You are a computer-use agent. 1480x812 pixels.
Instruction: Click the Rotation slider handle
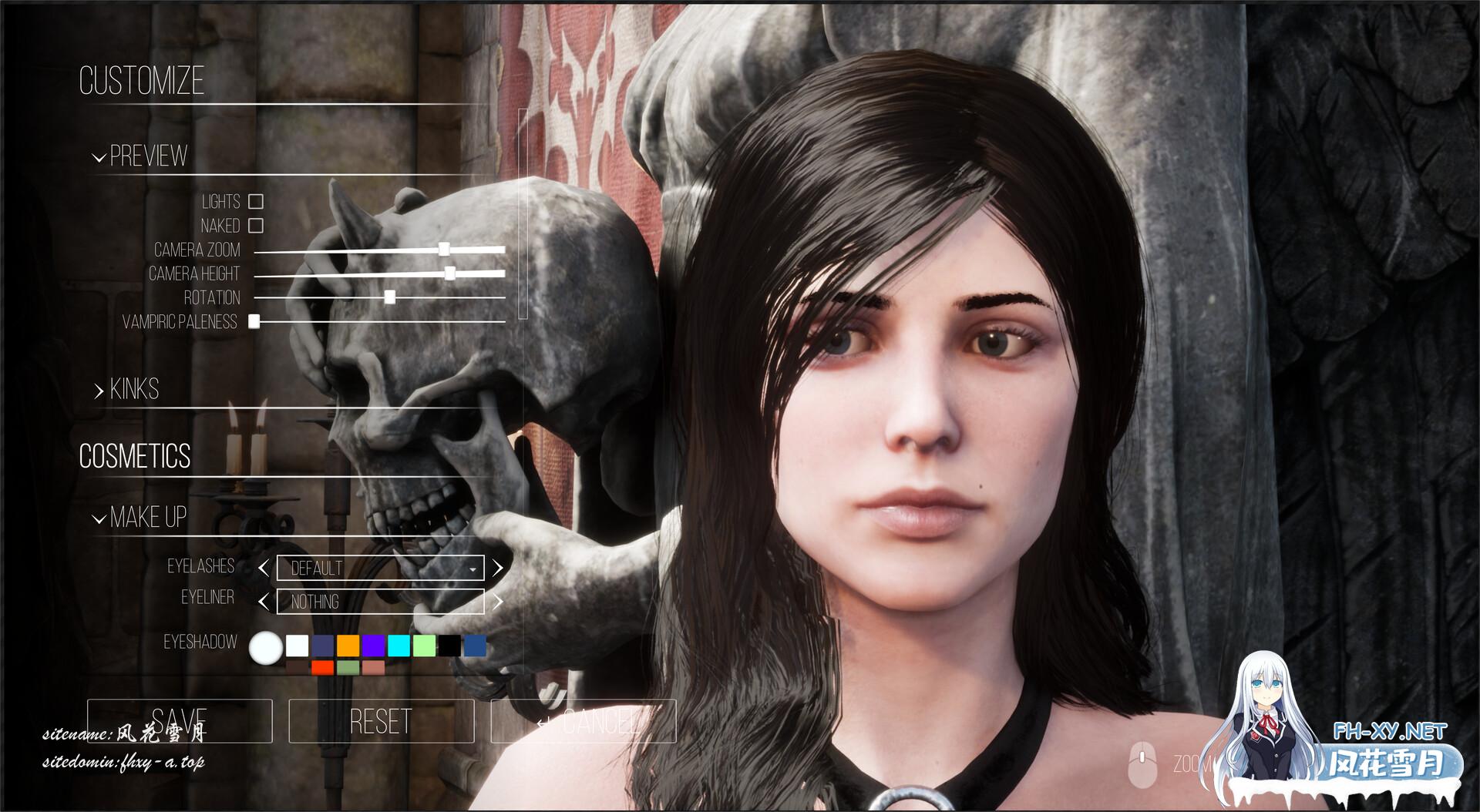point(390,297)
